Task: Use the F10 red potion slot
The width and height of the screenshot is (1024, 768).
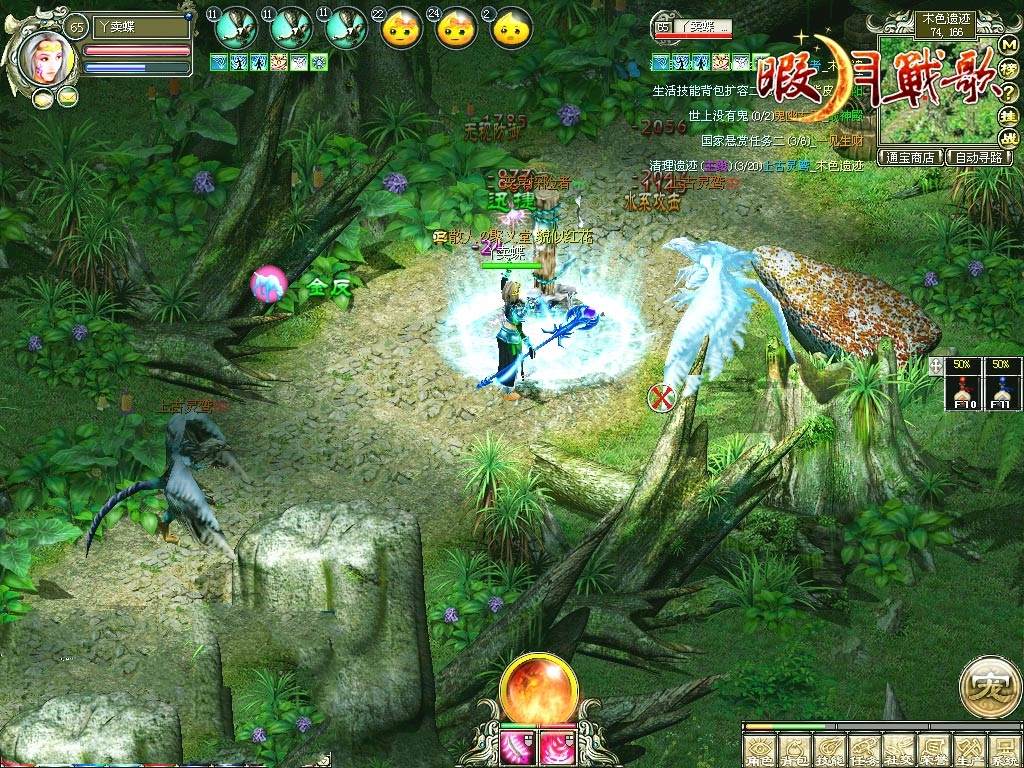Action: point(966,384)
